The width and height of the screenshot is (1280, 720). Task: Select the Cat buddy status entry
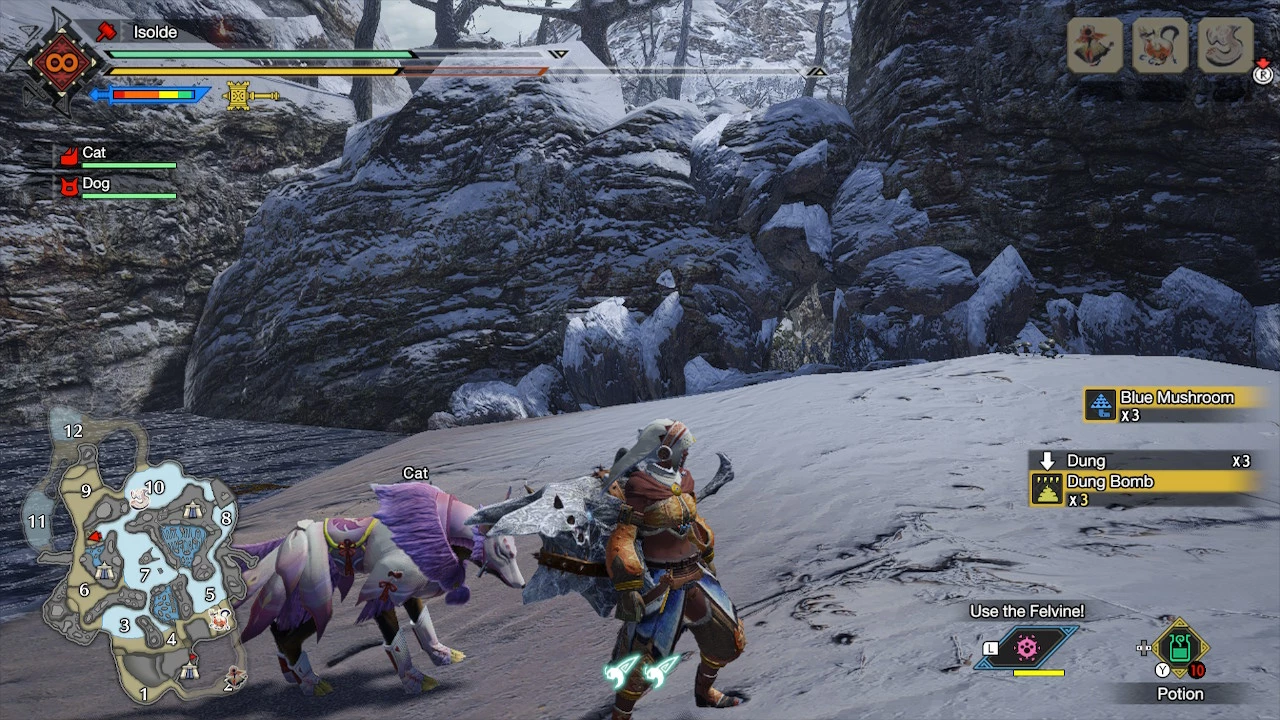point(115,155)
